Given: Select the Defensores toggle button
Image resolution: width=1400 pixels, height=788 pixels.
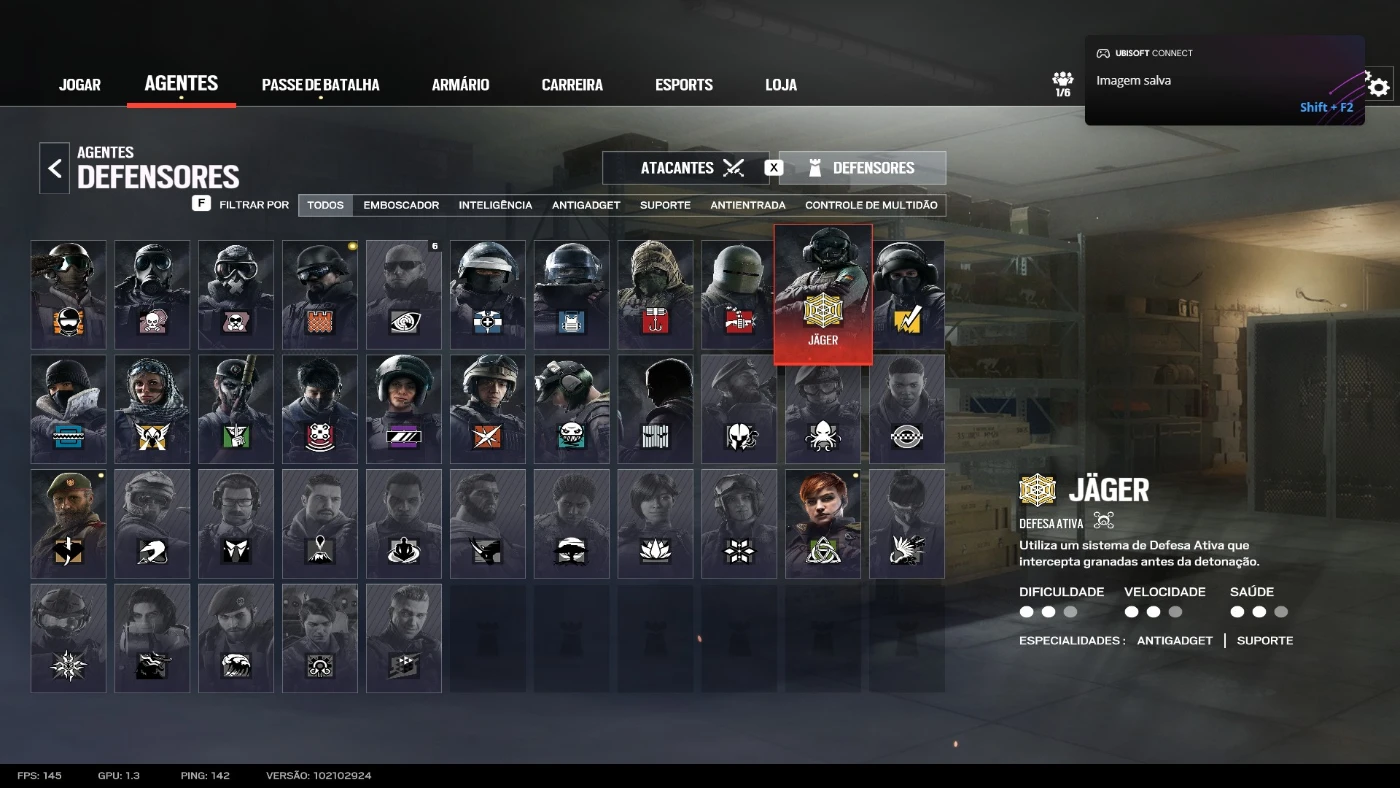Looking at the screenshot, I should (862, 168).
